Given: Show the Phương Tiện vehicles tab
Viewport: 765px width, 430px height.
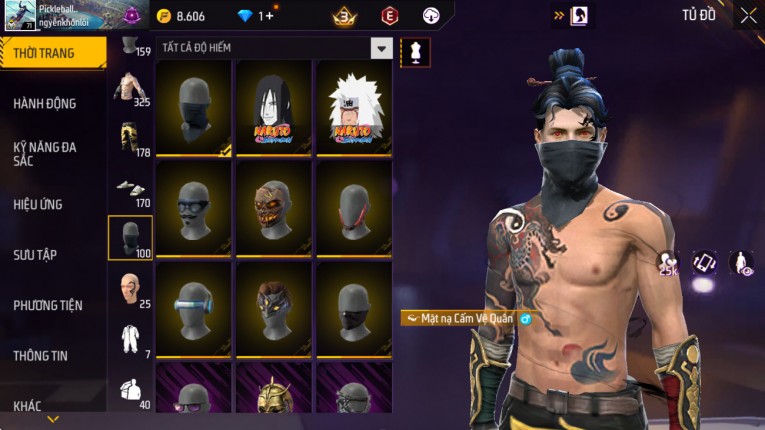Looking at the screenshot, I should 48,305.
